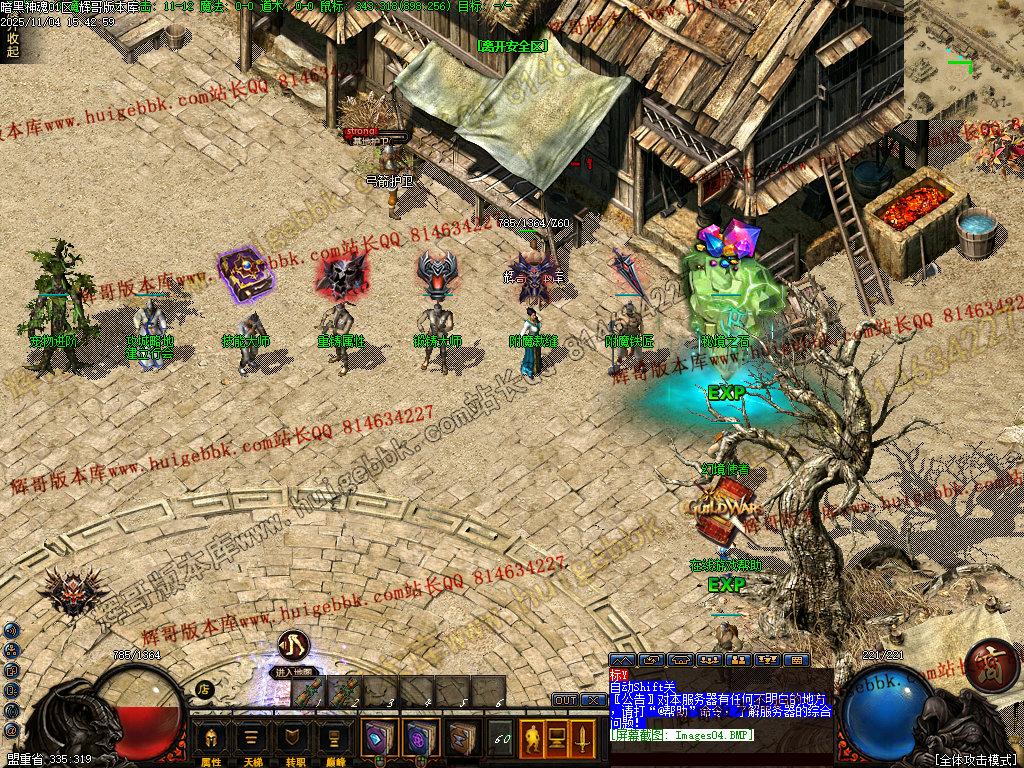Click the 收起 collapse button

12,45
